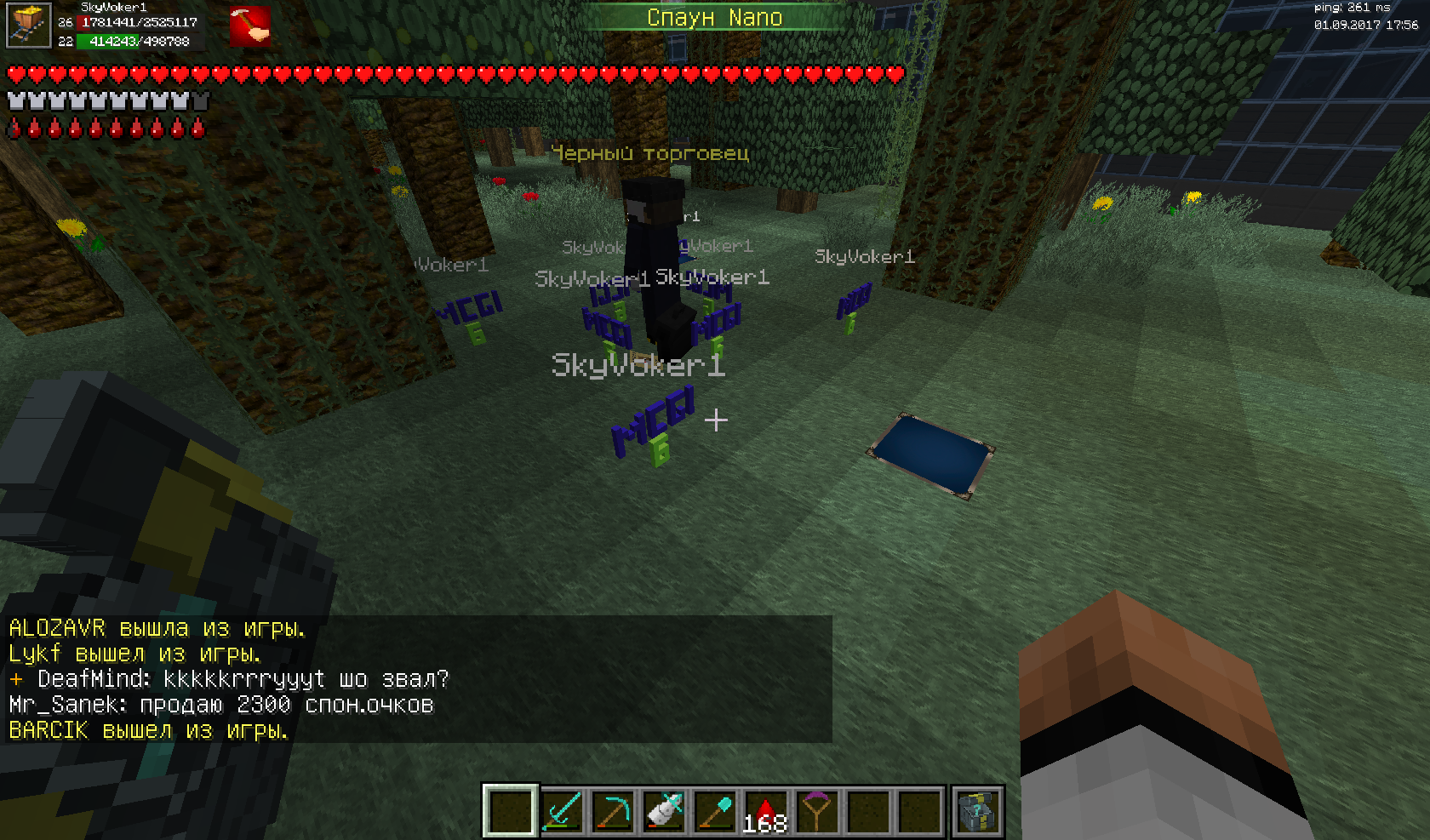Viewport: 1430px width, 840px height.
Task: Click the Mr_Sanek chat message
Action: pos(221,705)
